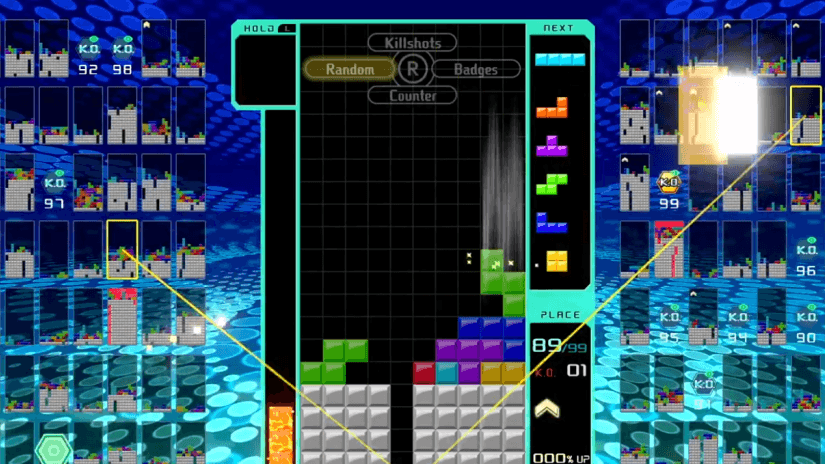Switch targeting to Badges
Image resolution: width=825 pixels, height=464 pixels.
click(x=475, y=69)
